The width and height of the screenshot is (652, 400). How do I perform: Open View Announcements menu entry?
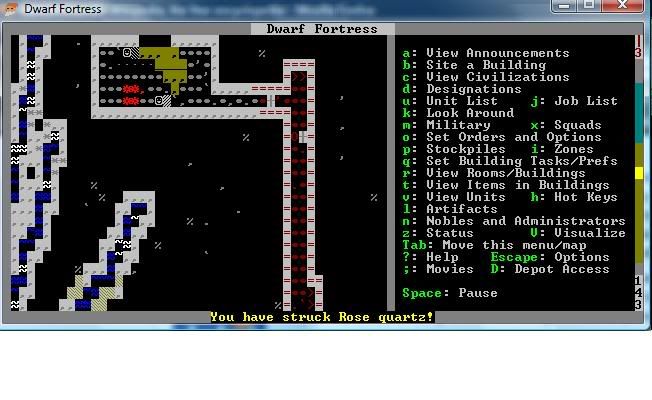click(497, 53)
